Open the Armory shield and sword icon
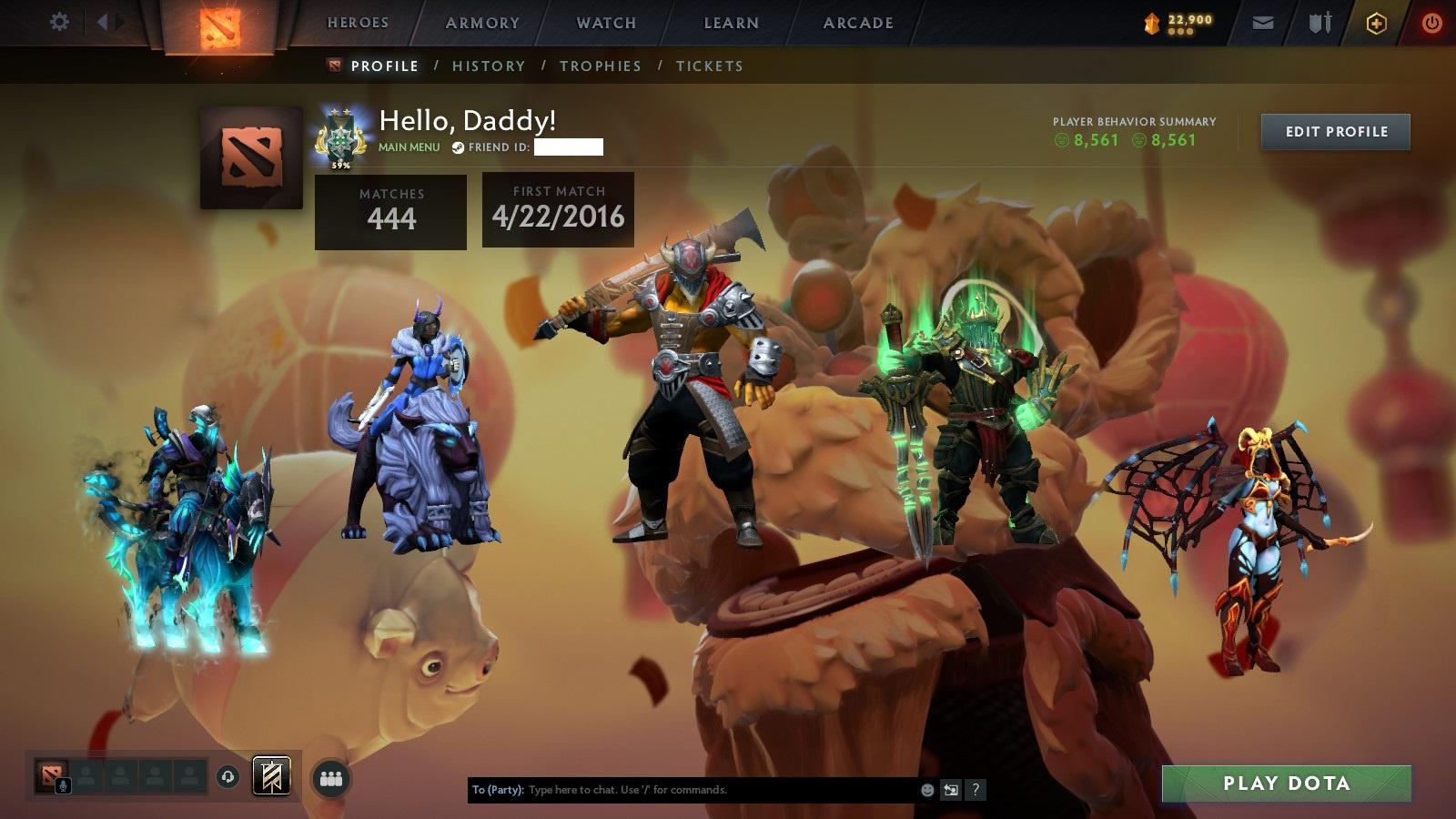This screenshot has height=819, width=1456. pos(1318,23)
